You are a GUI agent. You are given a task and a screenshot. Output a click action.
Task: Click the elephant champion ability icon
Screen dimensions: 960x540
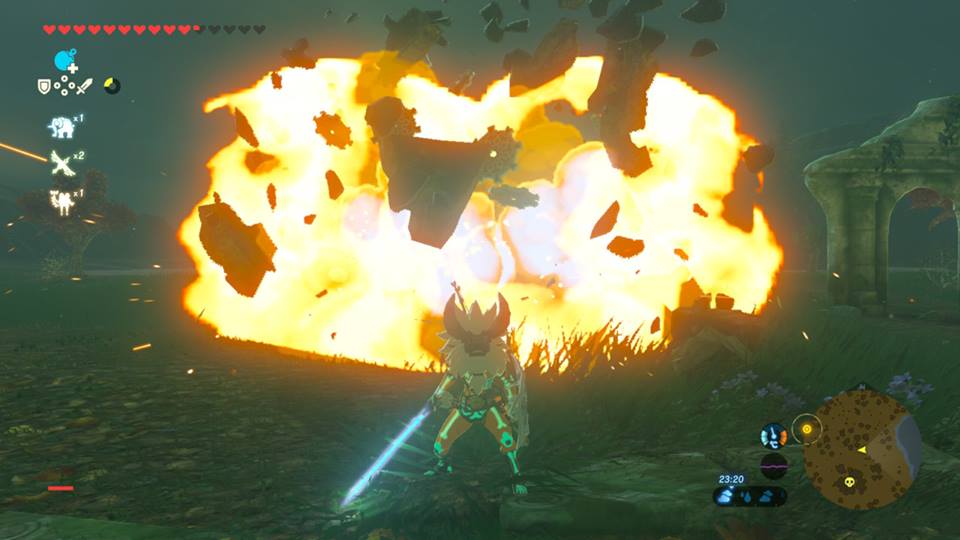click(62, 126)
